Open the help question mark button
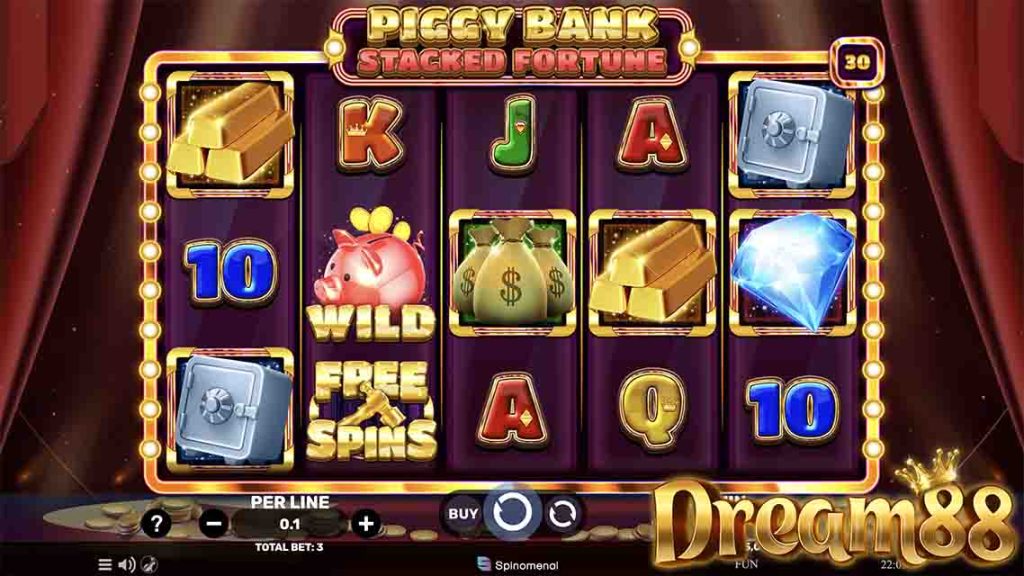 pyautogui.click(x=155, y=522)
